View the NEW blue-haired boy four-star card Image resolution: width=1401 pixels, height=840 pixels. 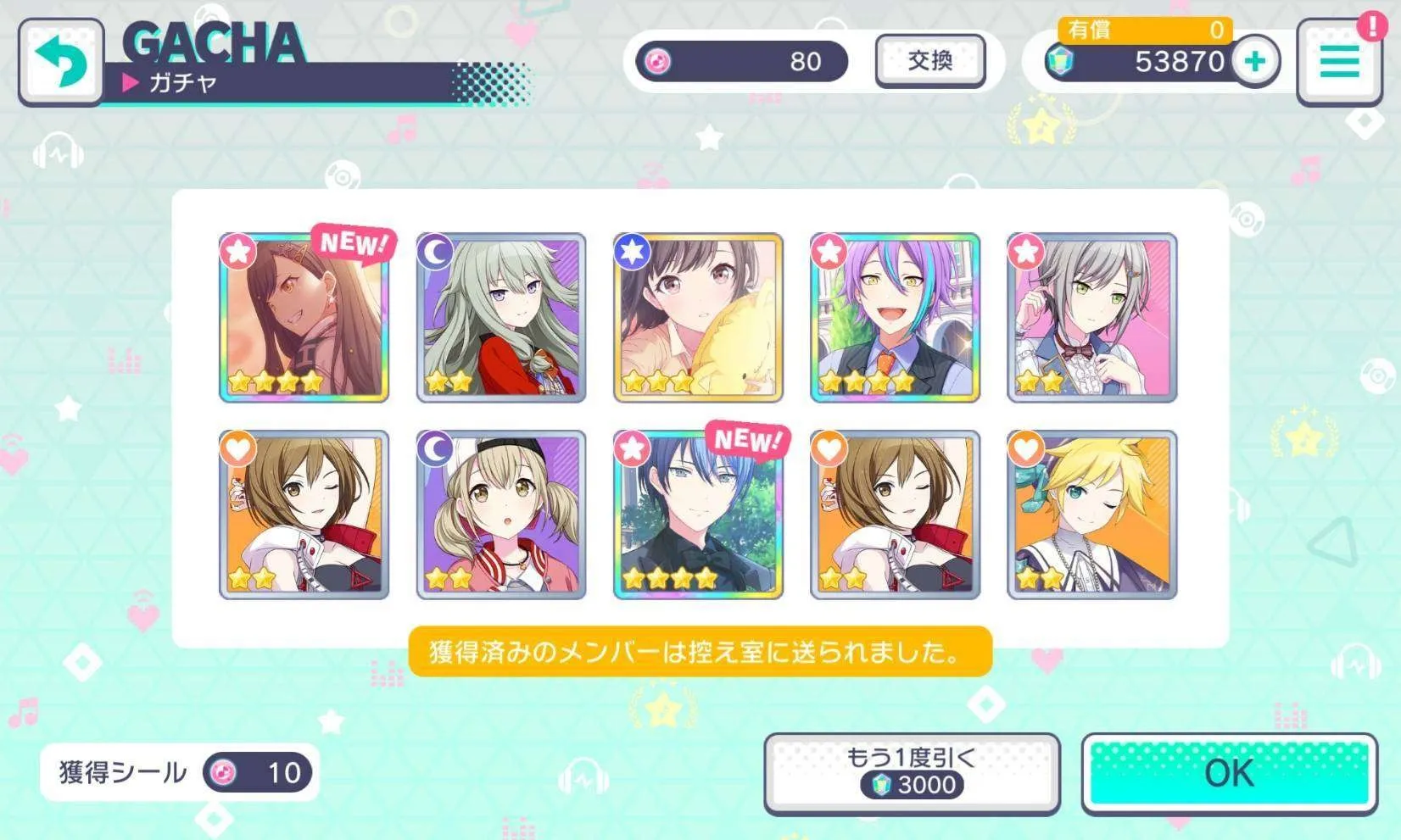click(x=698, y=515)
